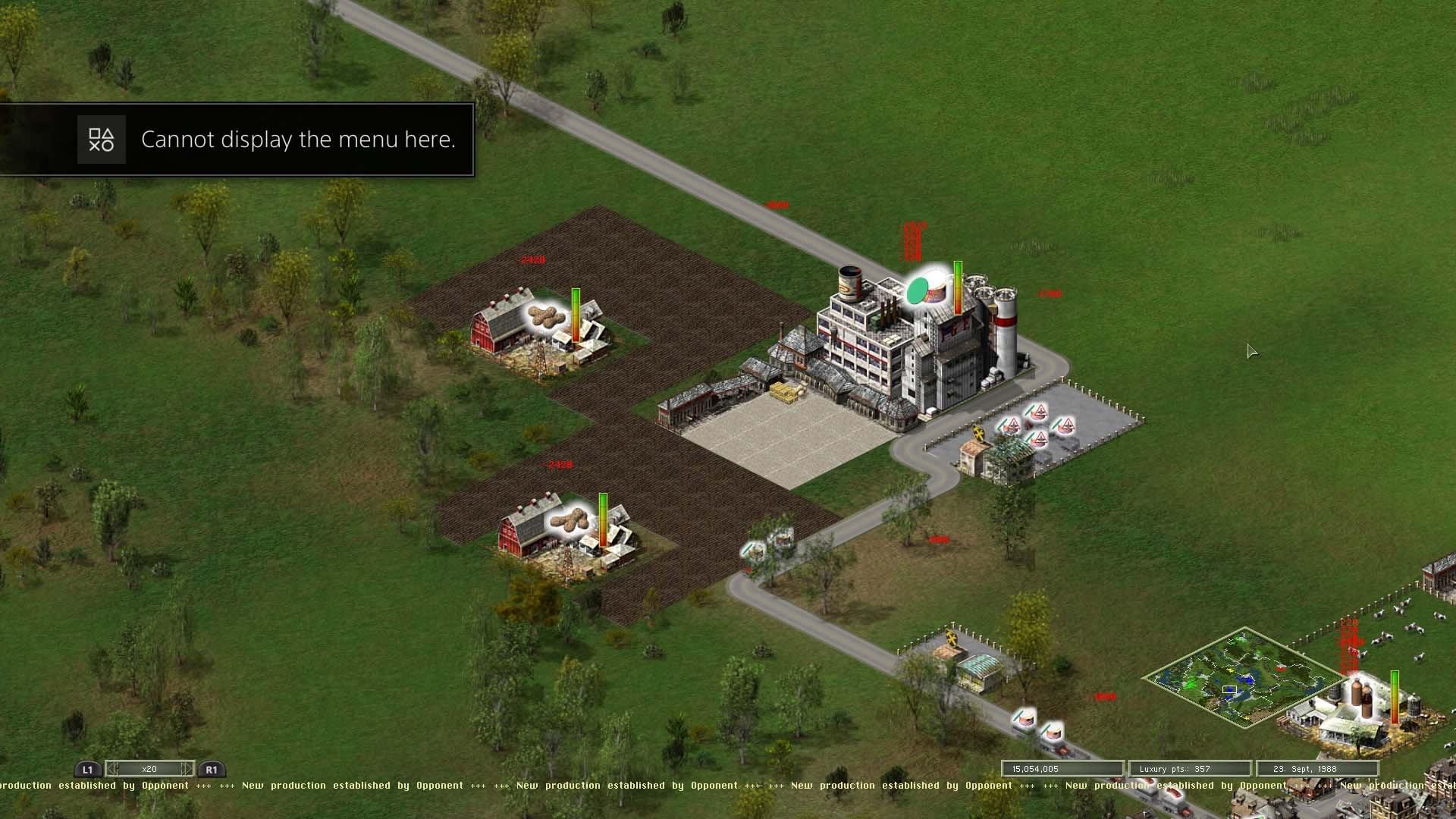Click the oval product disc on the factory roof
This screenshot has width=1456, height=819.
click(917, 290)
